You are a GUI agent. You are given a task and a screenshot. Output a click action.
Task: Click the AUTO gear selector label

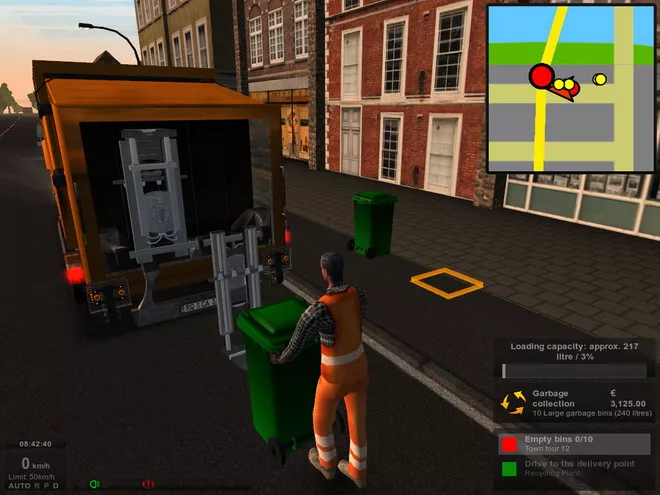coord(19,486)
